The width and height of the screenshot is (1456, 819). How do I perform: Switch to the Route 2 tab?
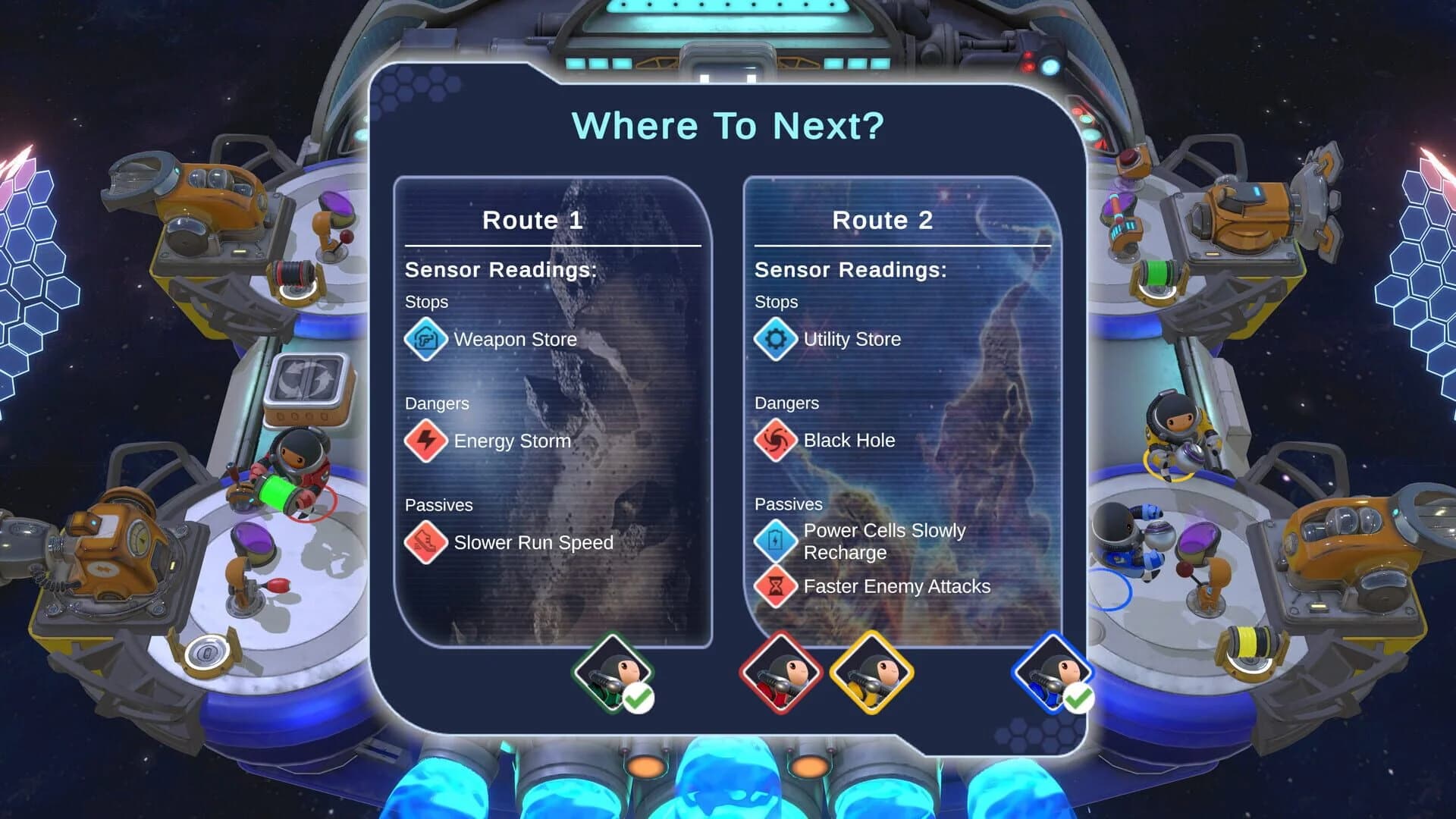(x=883, y=221)
